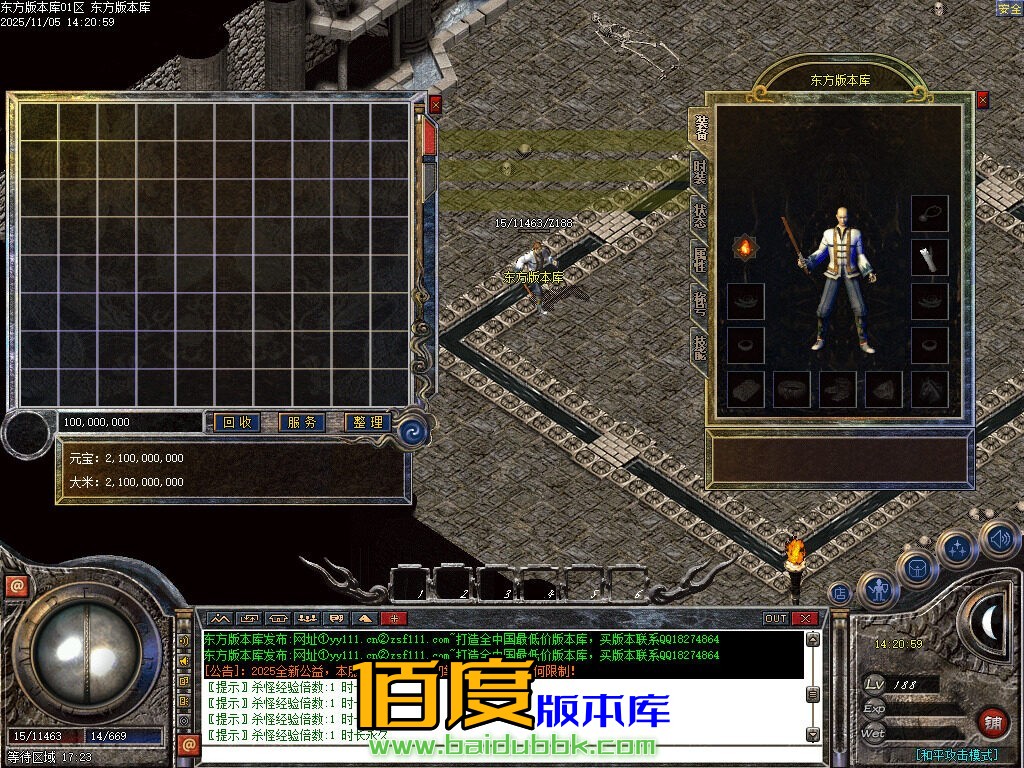Select the equipped white scroll item slot
Image resolution: width=1024 pixels, height=768 pixels.
point(930,258)
